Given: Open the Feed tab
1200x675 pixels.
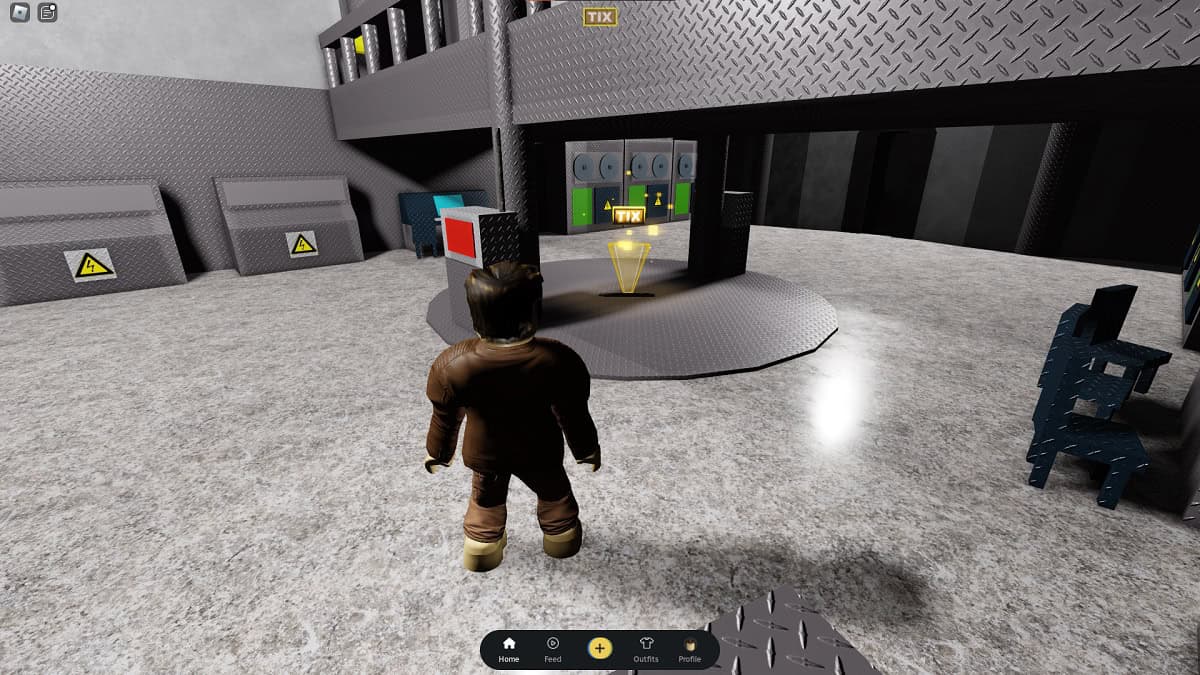Looking at the screenshot, I should point(552,649).
